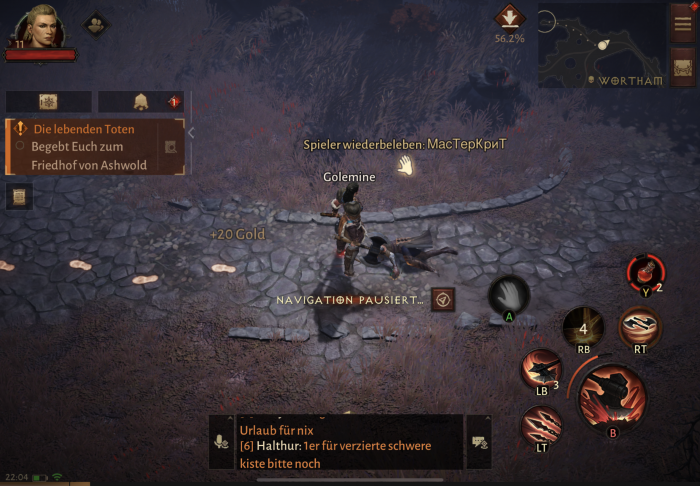Resume the paused navigation compass button
This screenshot has width=700, height=486.
click(444, 299)
